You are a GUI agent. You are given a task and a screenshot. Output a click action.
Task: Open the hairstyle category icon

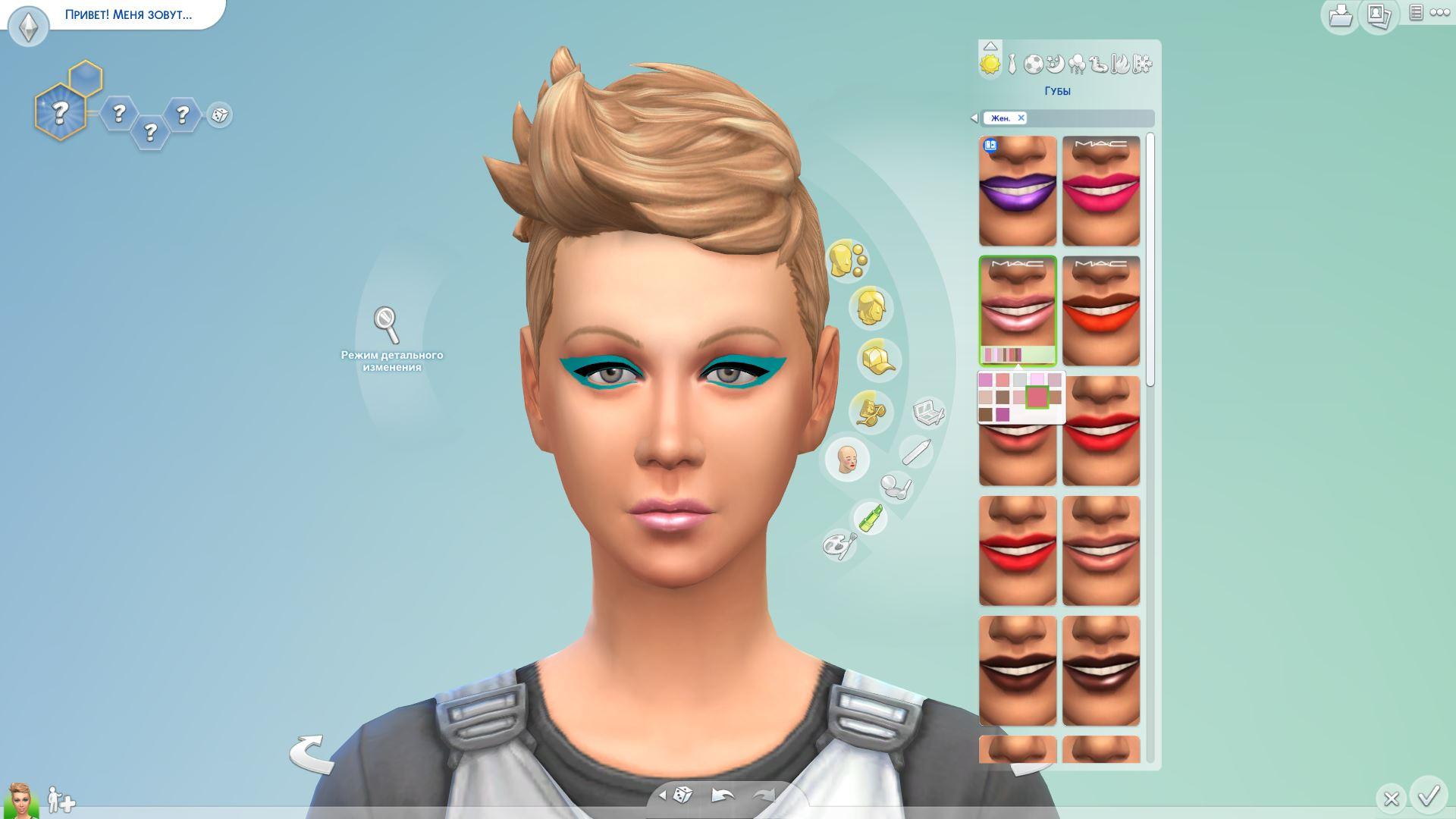(871, 308)
